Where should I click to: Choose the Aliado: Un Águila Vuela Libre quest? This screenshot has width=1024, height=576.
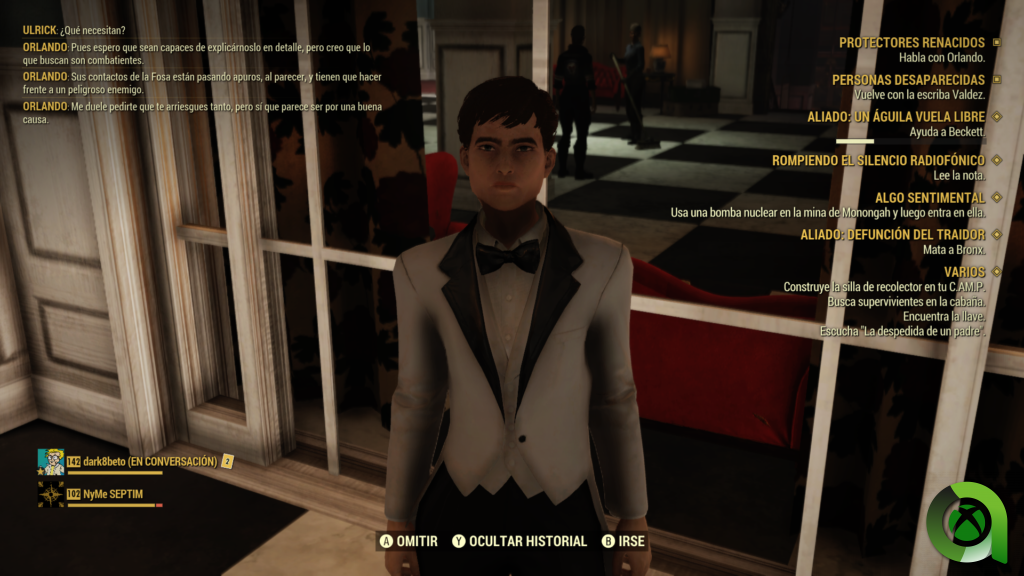(x=896, y=117)
